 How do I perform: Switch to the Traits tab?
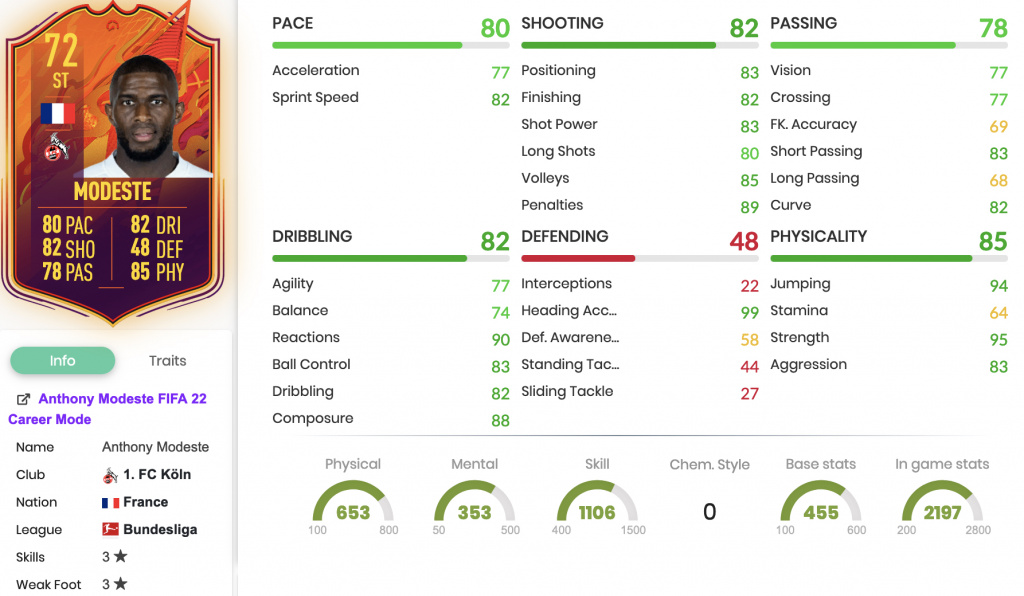[x=167, y=361]
